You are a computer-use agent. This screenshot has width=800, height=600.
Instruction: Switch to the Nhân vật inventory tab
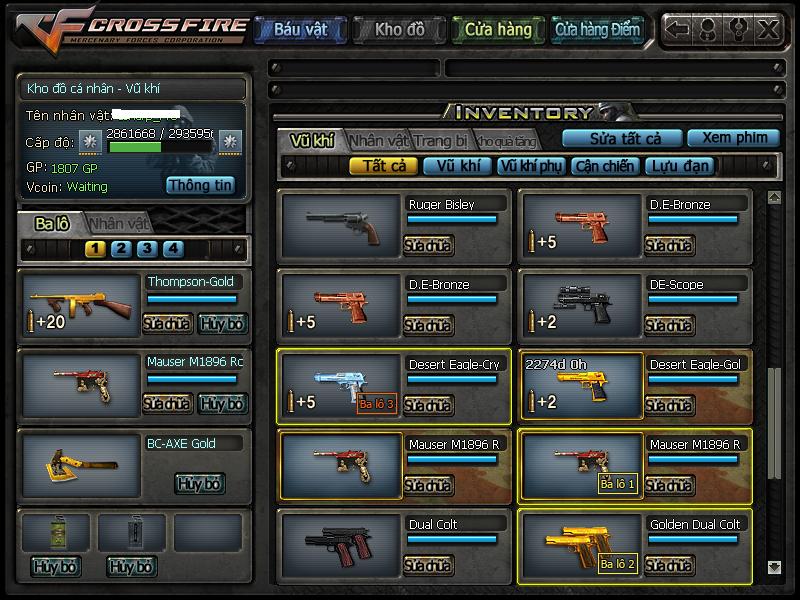coord(379,140)
